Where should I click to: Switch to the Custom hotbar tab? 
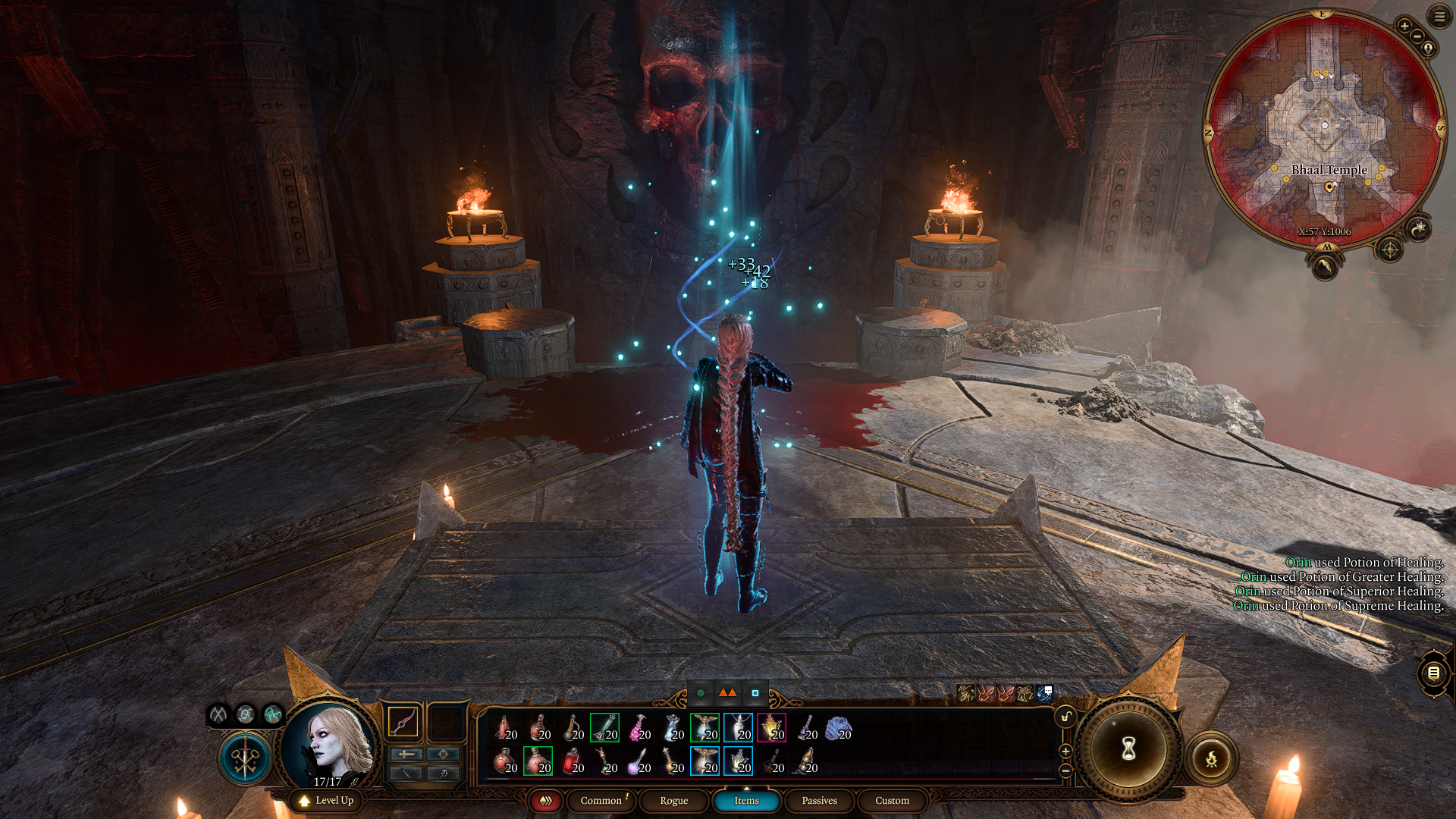(x=892, y=801)
